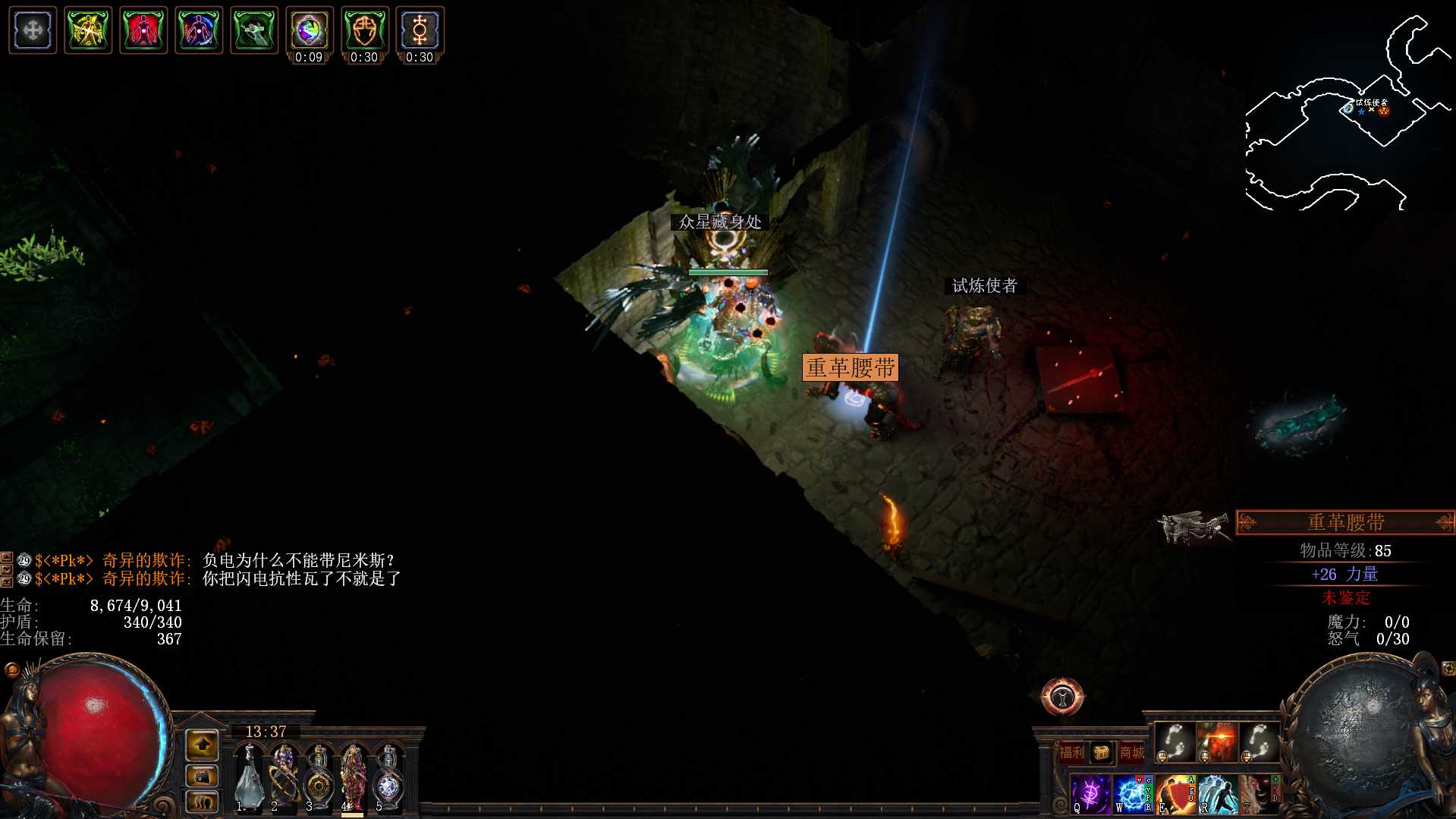Pick up the 重革腰带 item label

850,368
